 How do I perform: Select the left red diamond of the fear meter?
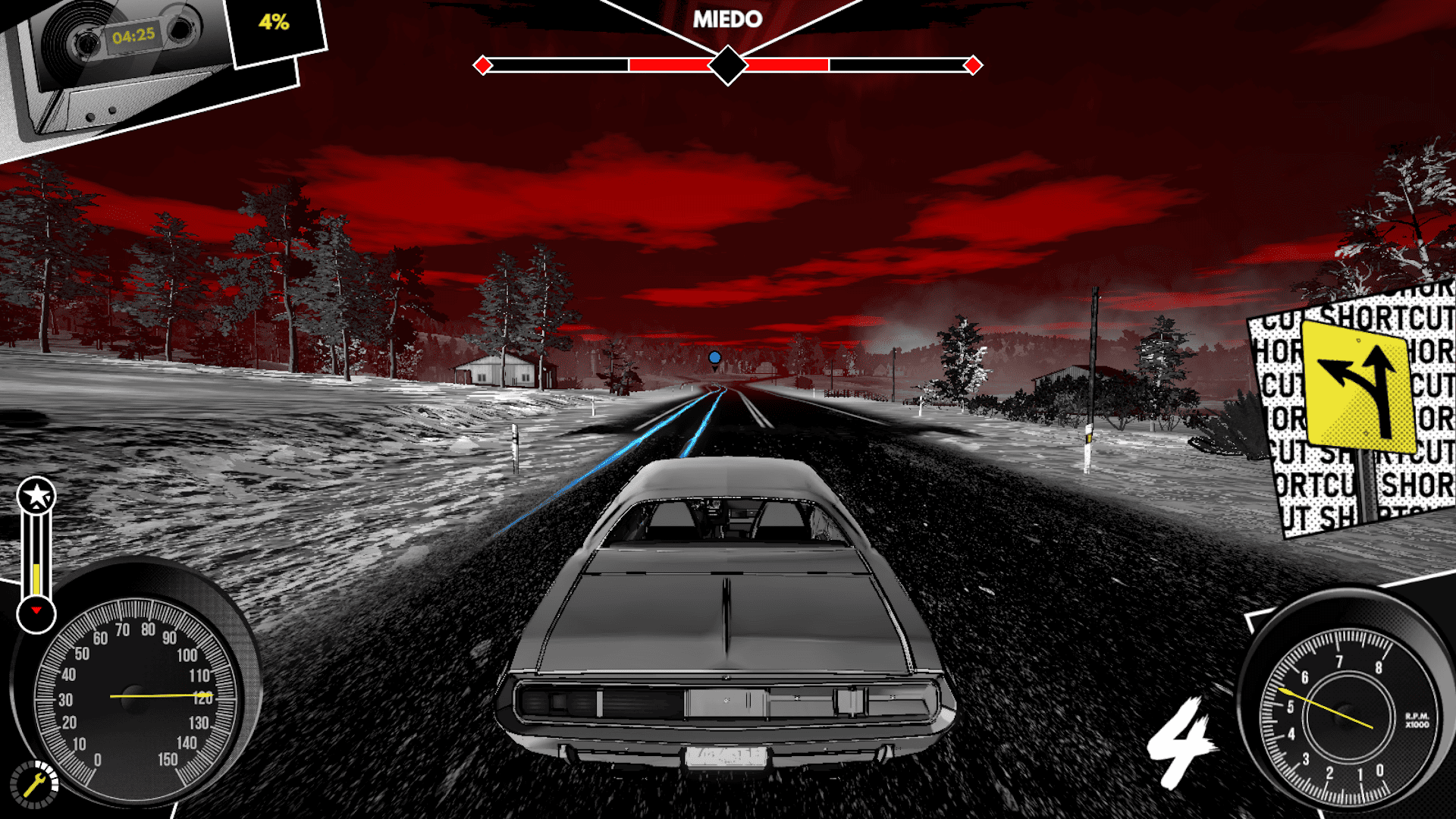[x=483, y=64]
